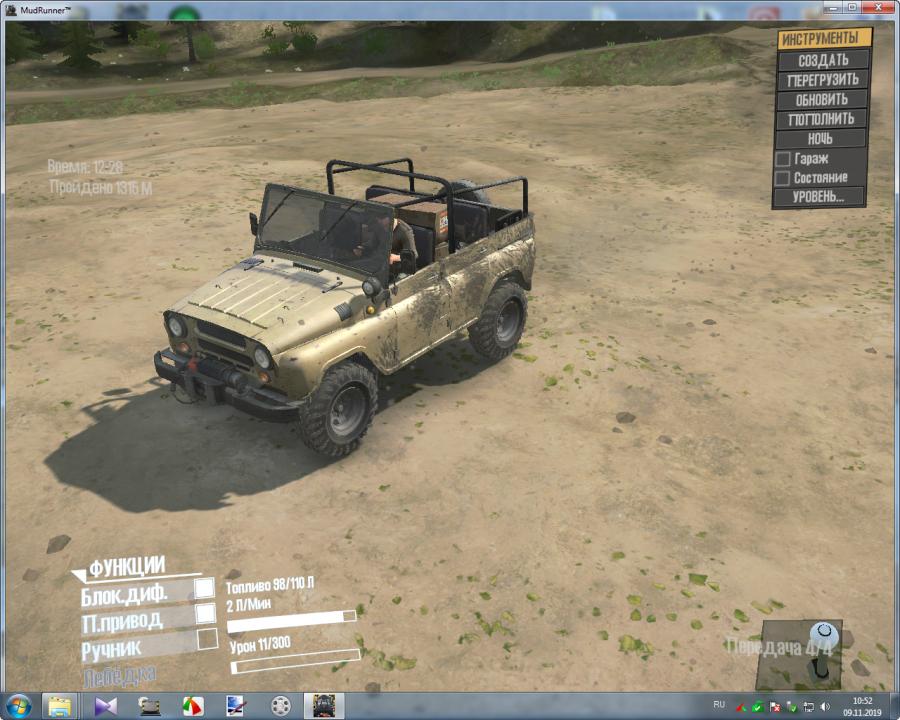Engage the Ручник handbrake checkbox

[207, 639]
